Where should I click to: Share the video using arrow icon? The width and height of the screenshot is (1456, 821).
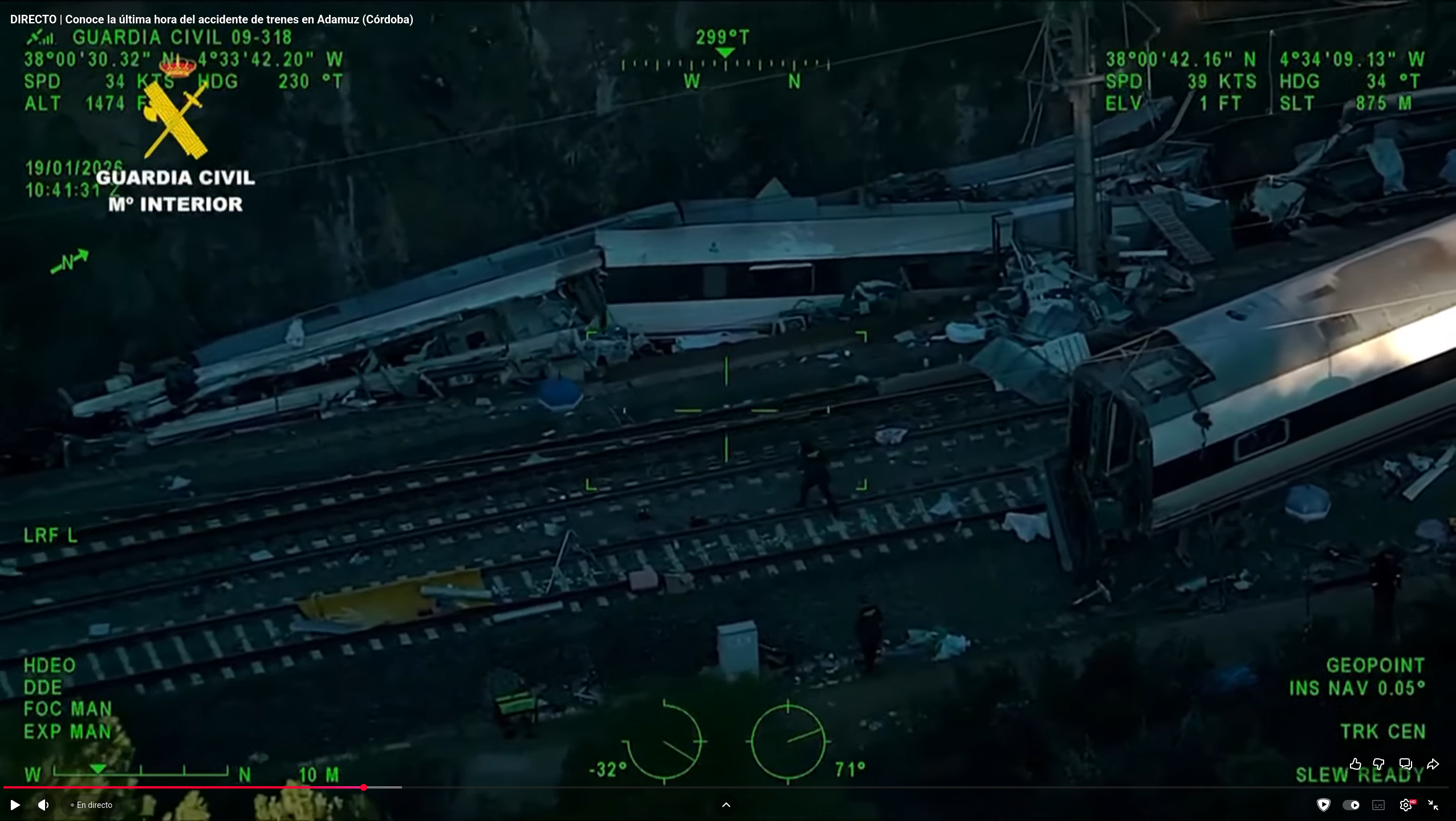pos(1433,764)
